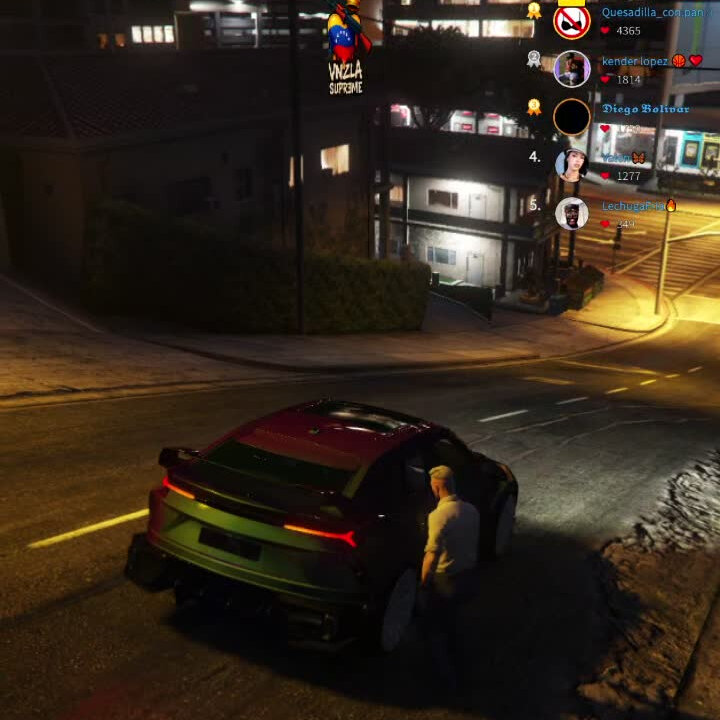Open Quesadilla_con.pan's profile picture

click(x=572, y=21)
